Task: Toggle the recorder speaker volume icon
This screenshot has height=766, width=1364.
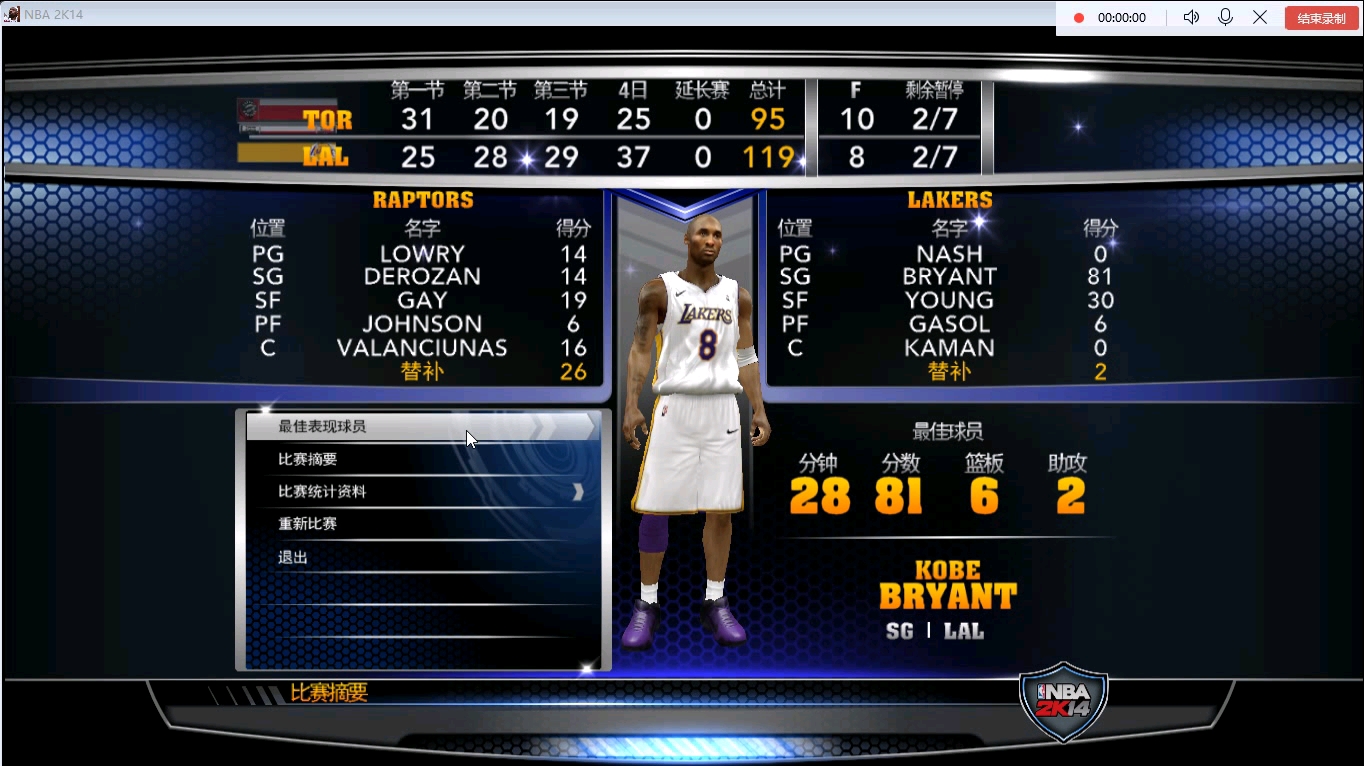Action: click(x=1191, y=18)
